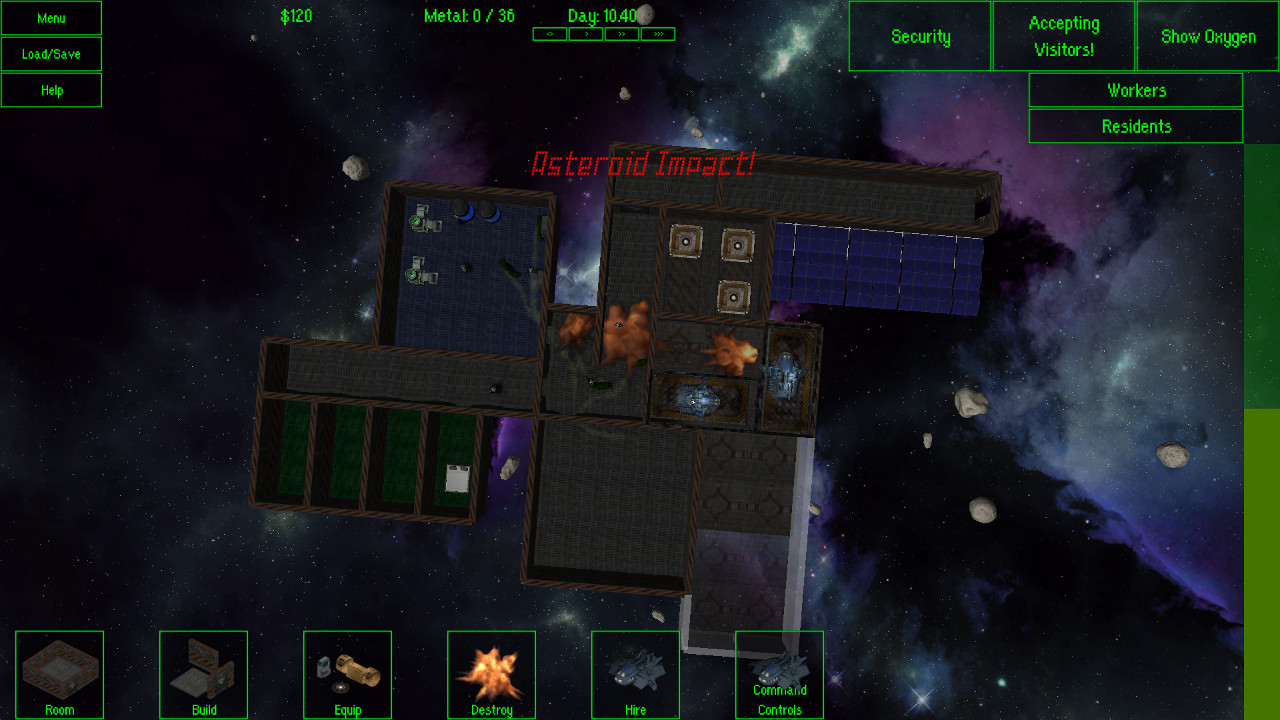Open the Load/Save screen
The image size is (1280, 720).
coord(51,54)
